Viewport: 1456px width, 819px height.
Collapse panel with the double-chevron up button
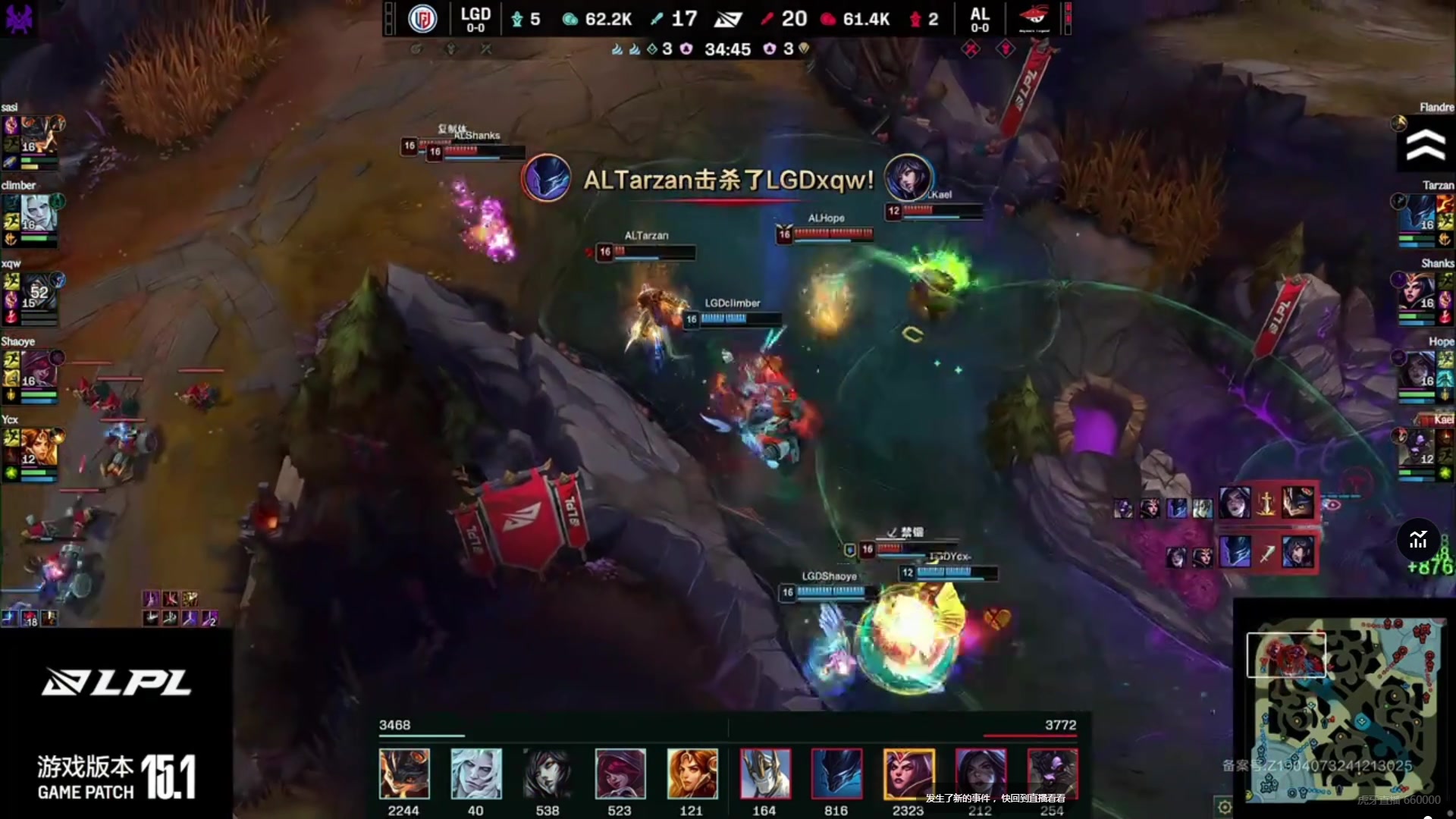1425,145
